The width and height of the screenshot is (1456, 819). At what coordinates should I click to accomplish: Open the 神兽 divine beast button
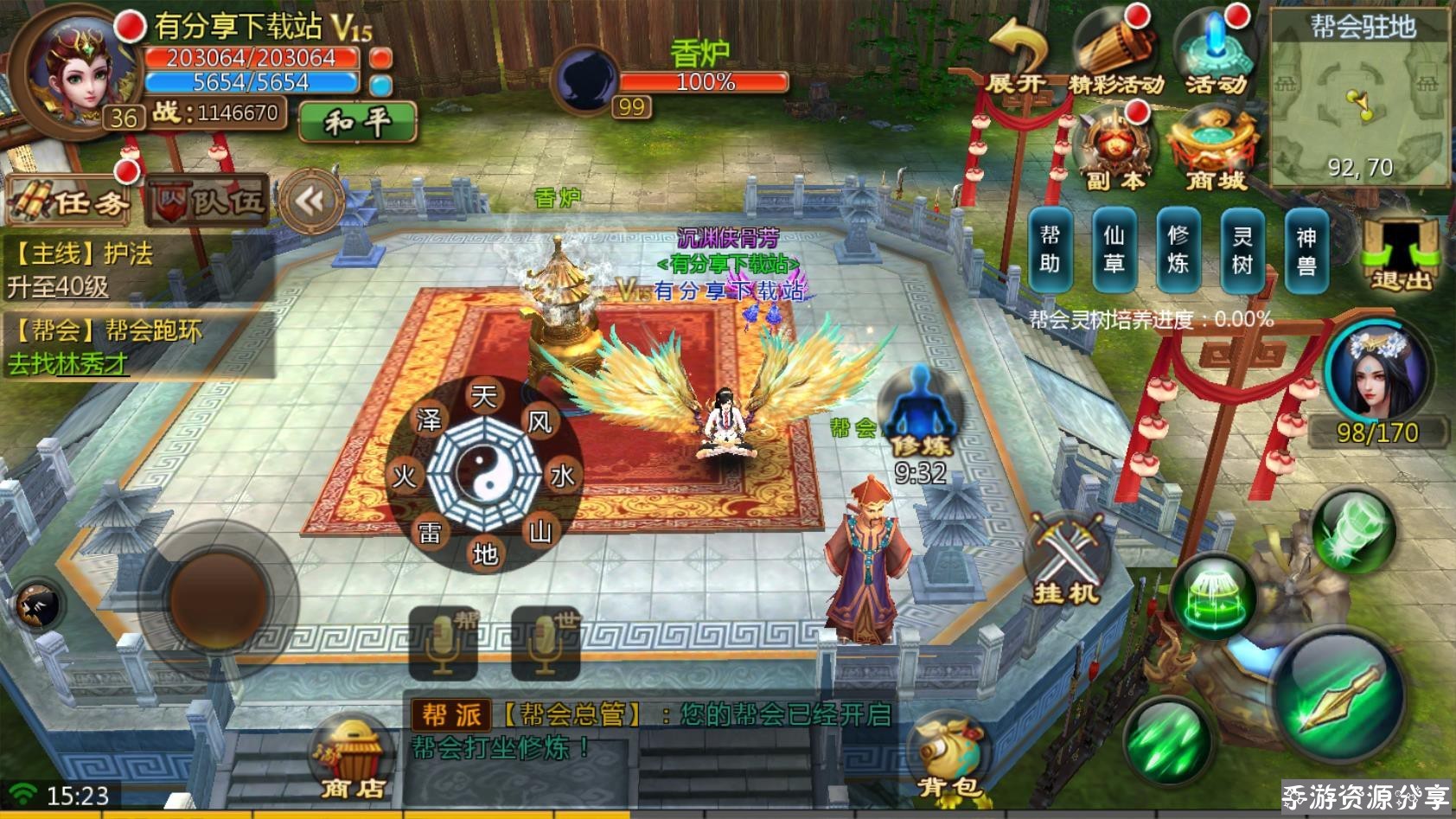pos(1306,249)
